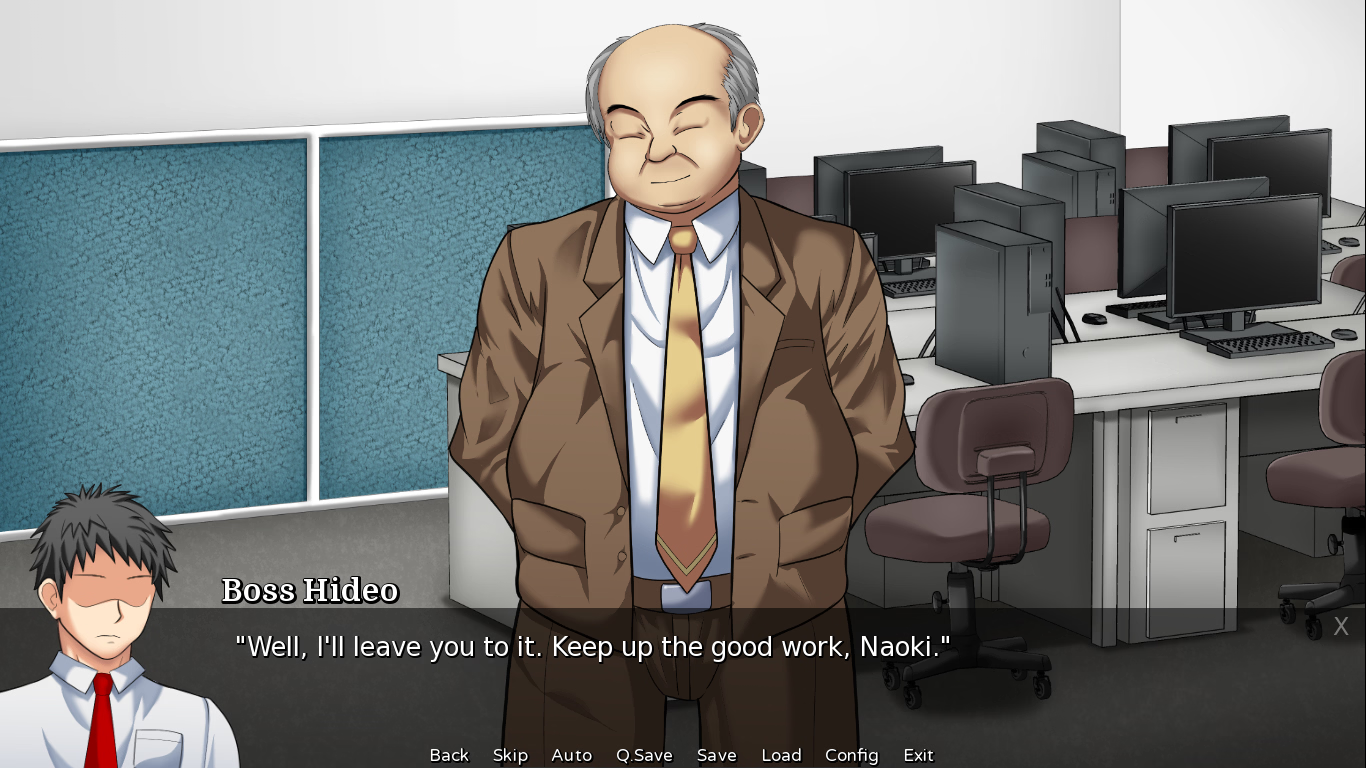Open the Config settings
This screenshot has width=1366, height=768.
coord(851,755)
